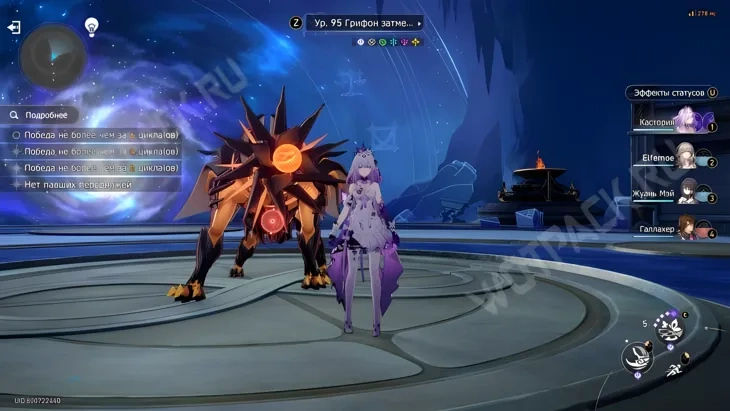The height and width of the screenshot is (411, 730).
Task: Select the enemy label Ур. 95 Грифон
Action: 362,22
